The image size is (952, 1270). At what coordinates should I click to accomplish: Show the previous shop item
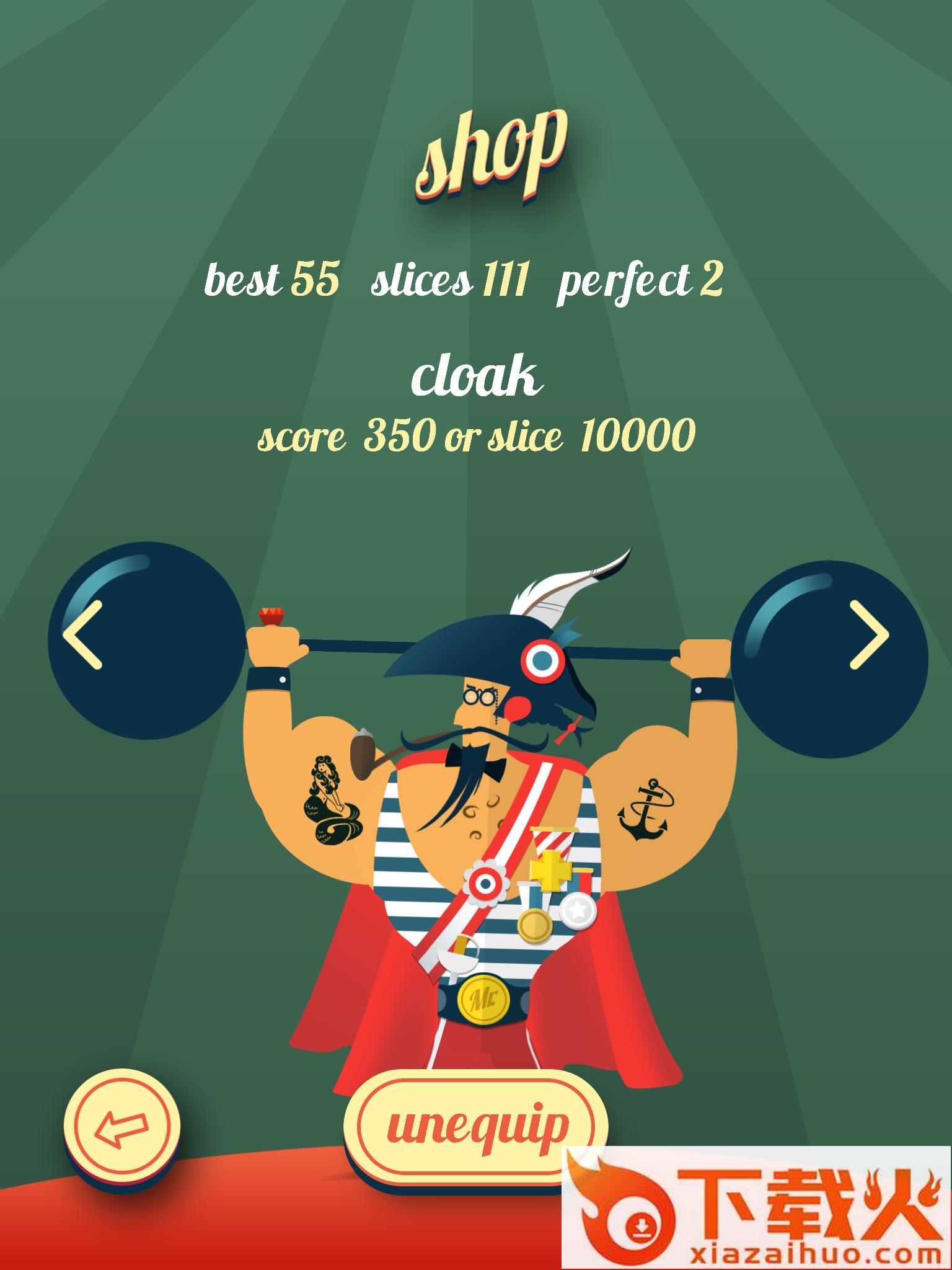pyautogui.click(x=82, y=634)
